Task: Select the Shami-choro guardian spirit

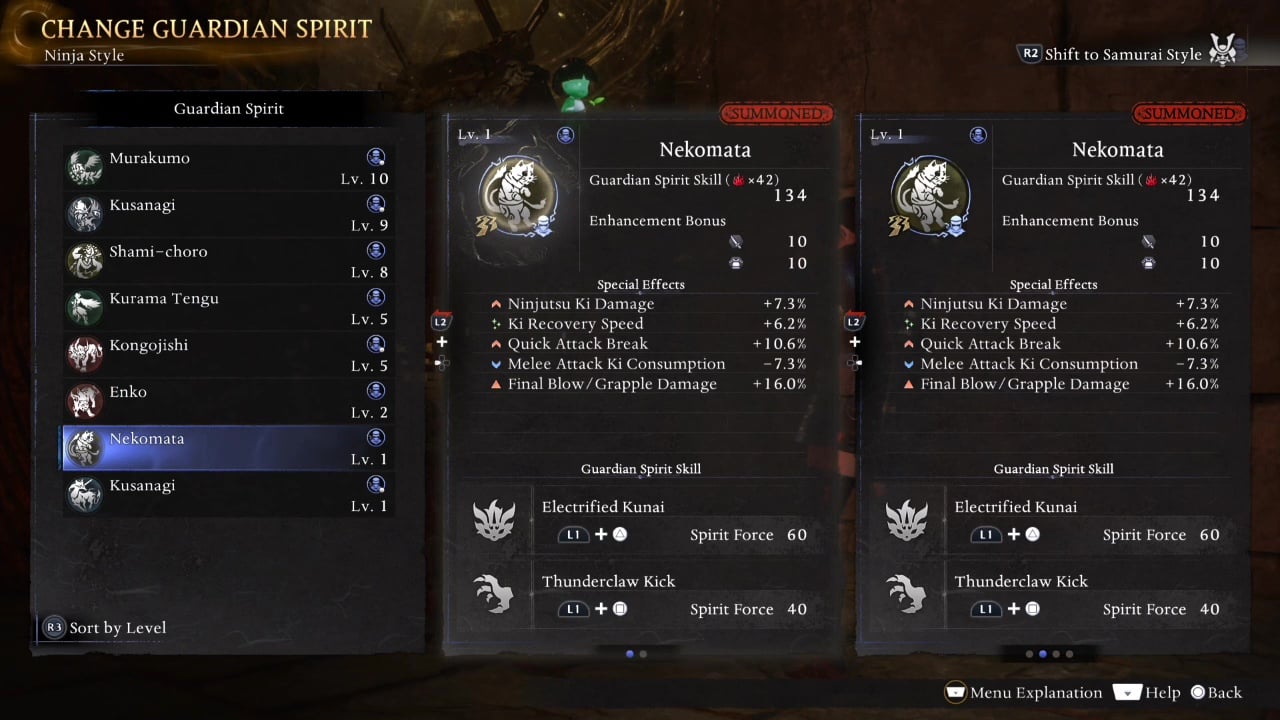Action: (228, 262)
